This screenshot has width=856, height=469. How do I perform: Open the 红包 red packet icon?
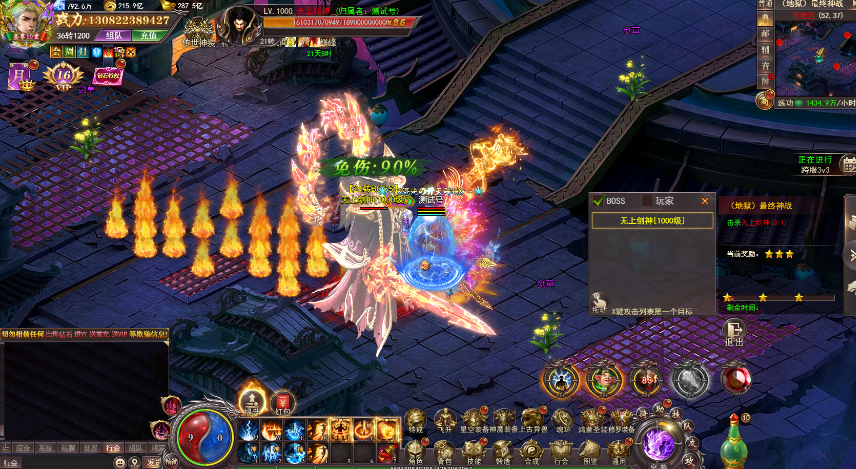pyautogui.click(x=282, y=402)
